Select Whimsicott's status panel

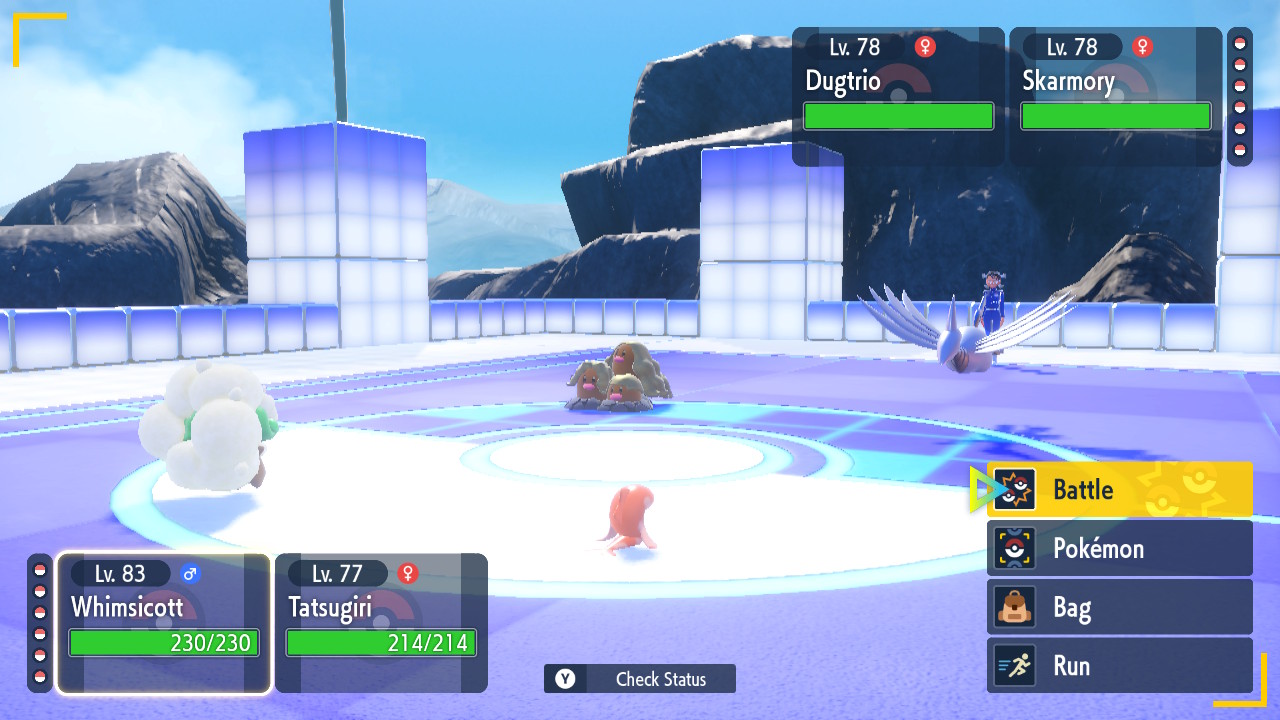click(x=164, y=622)
